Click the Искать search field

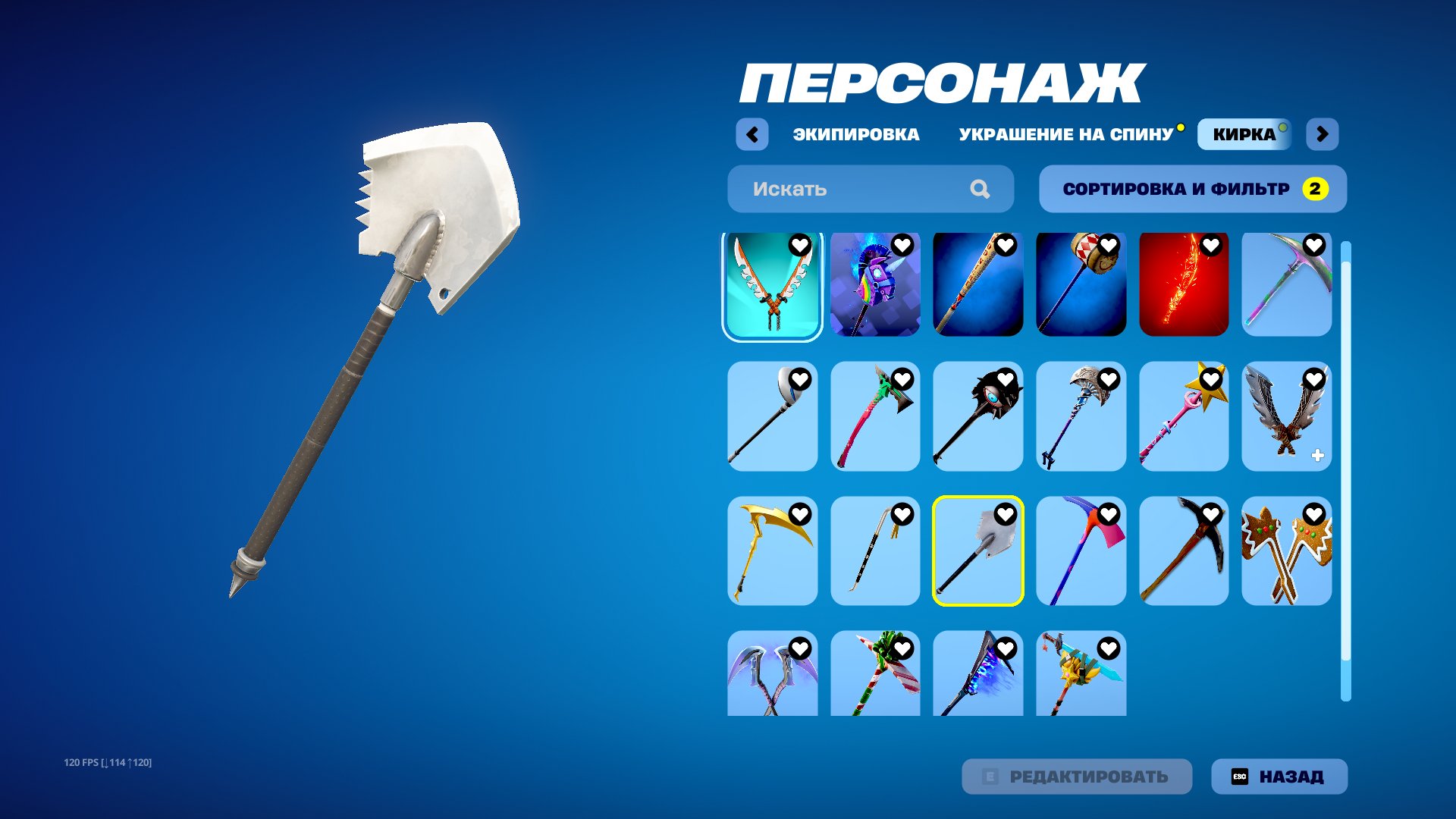pyautogui.click(x=834, y=189)
